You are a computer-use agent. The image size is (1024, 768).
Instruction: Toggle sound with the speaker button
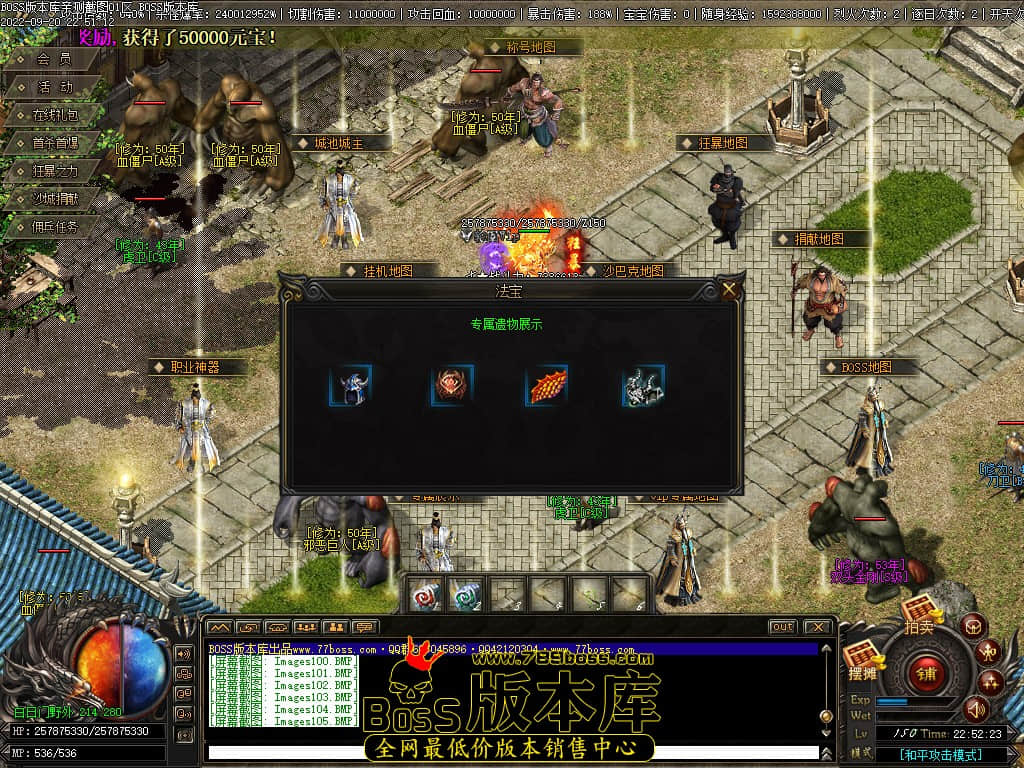point(975,709)
